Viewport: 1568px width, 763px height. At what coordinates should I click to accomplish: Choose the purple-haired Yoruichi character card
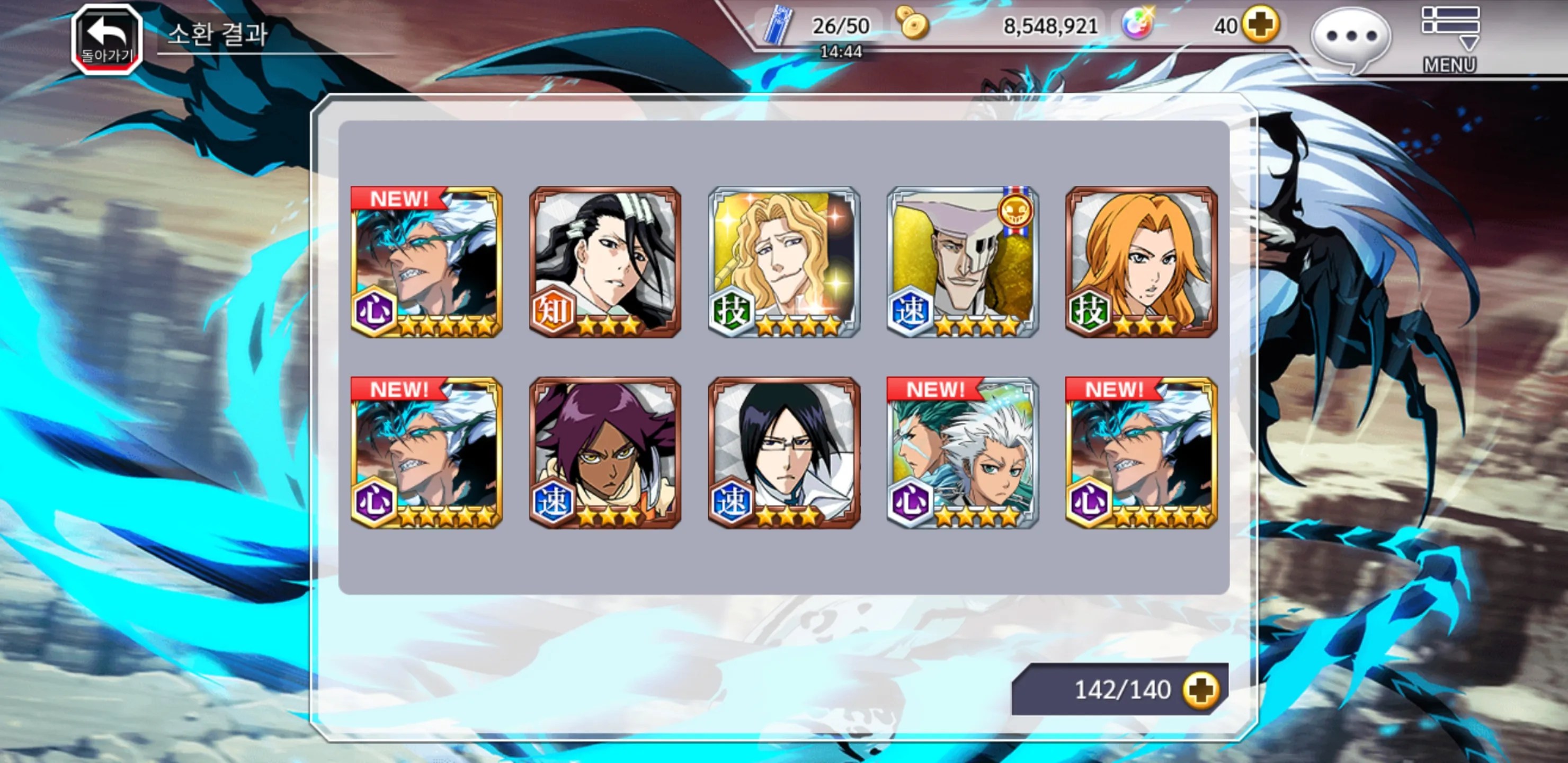605,453
